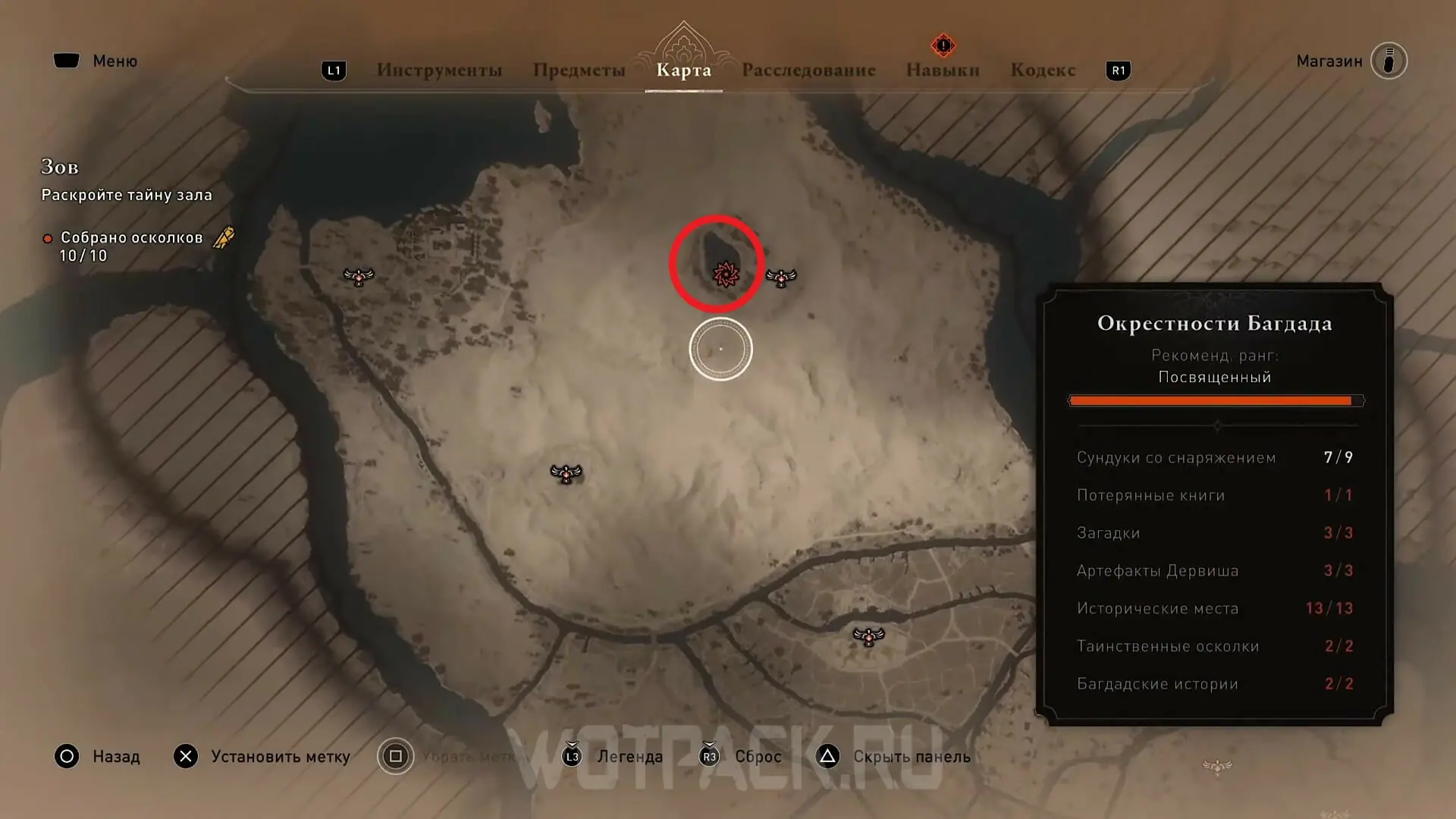Click the red mysterious shard marker
The width and height of the screenshot is (1456, 819).
tap(726, 275)
